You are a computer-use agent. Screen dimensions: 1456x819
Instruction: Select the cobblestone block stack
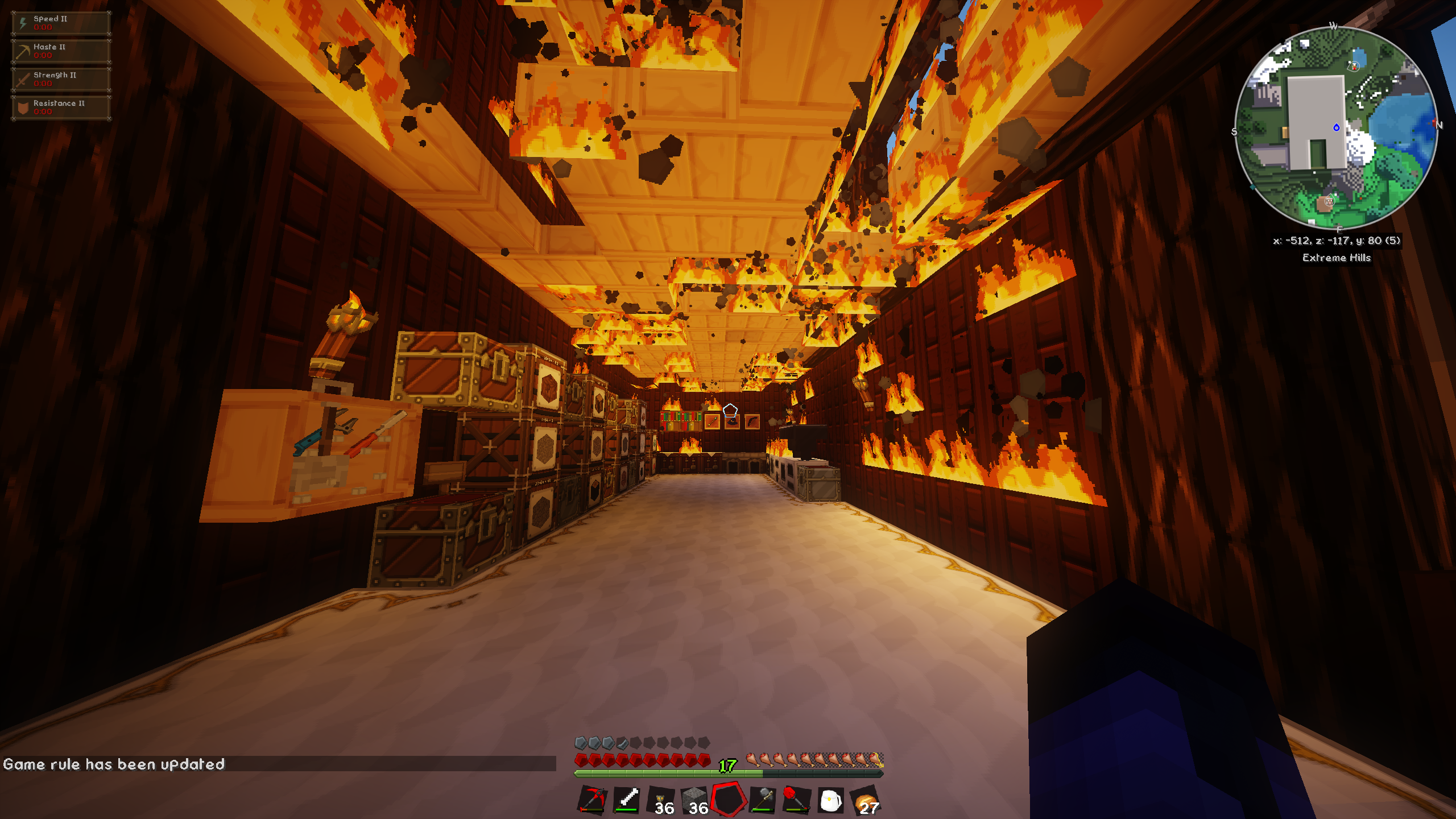(694, 800)
